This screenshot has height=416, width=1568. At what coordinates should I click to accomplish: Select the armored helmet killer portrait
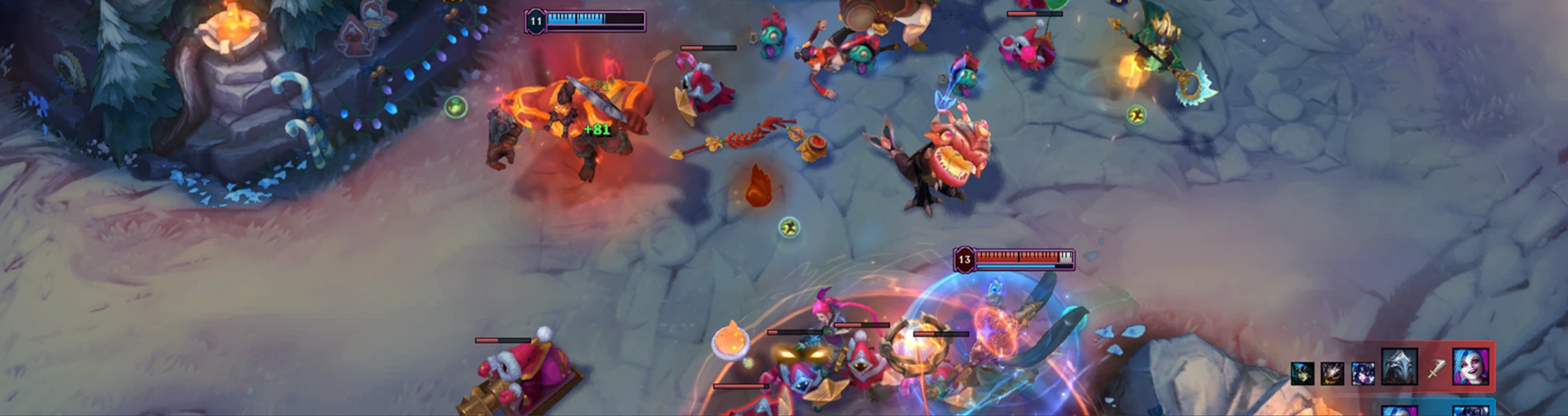tap(1399, 367)
